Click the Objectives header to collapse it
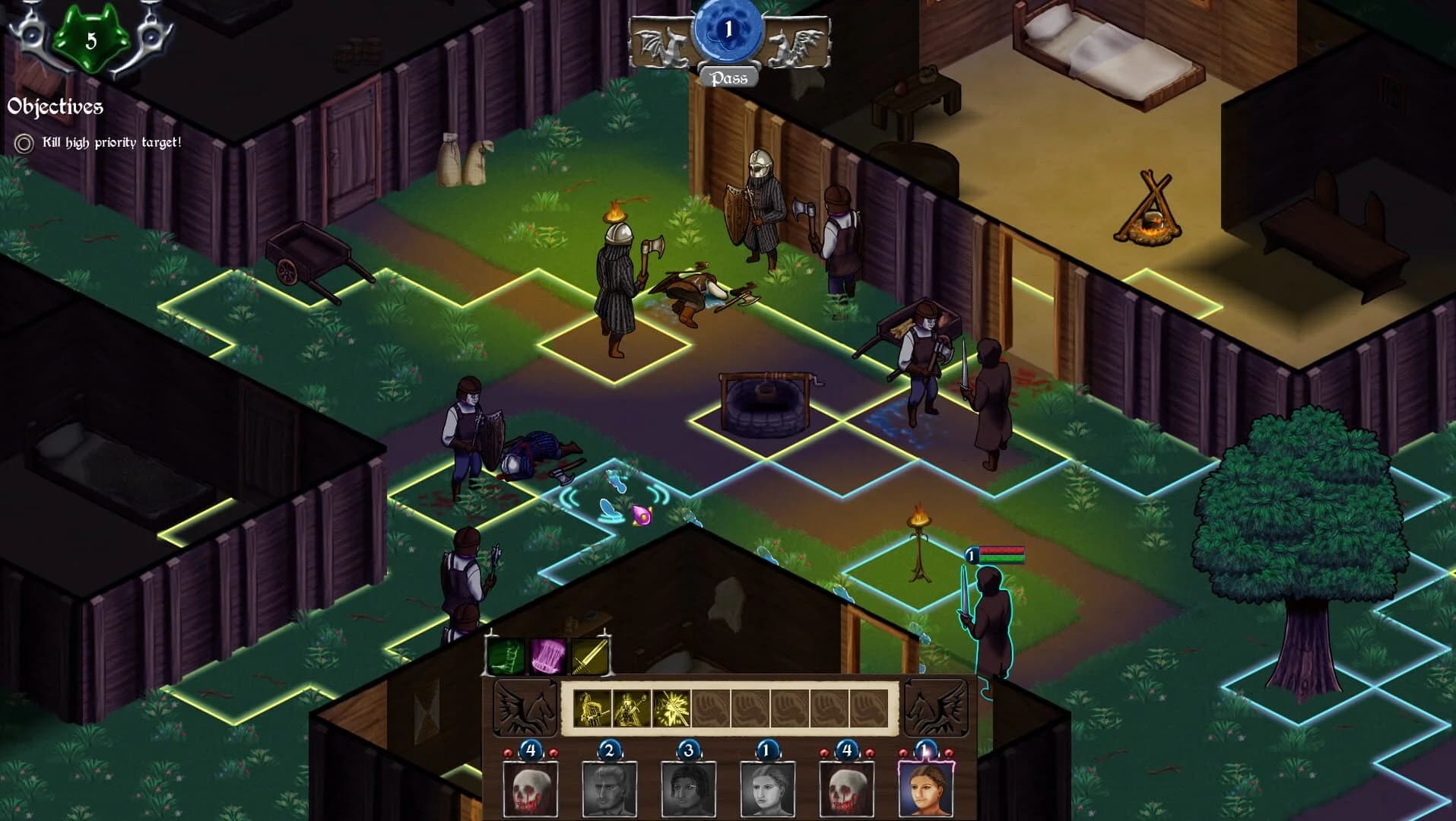Viewport: 1456px width, 821px height. pyautogui.click(x=55, y=106)
